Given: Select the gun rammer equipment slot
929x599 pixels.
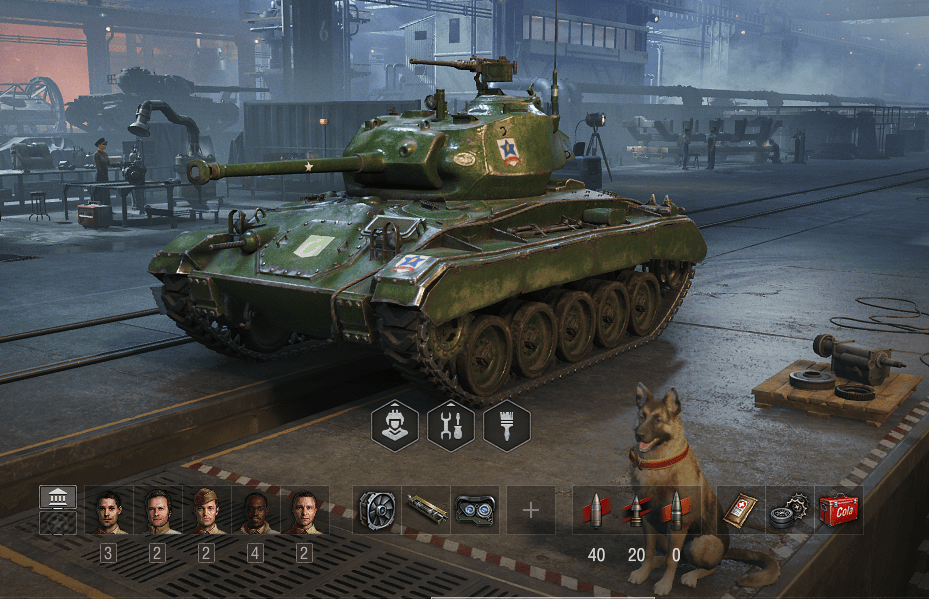Looking at the screenshot, I should pos(426,510).
